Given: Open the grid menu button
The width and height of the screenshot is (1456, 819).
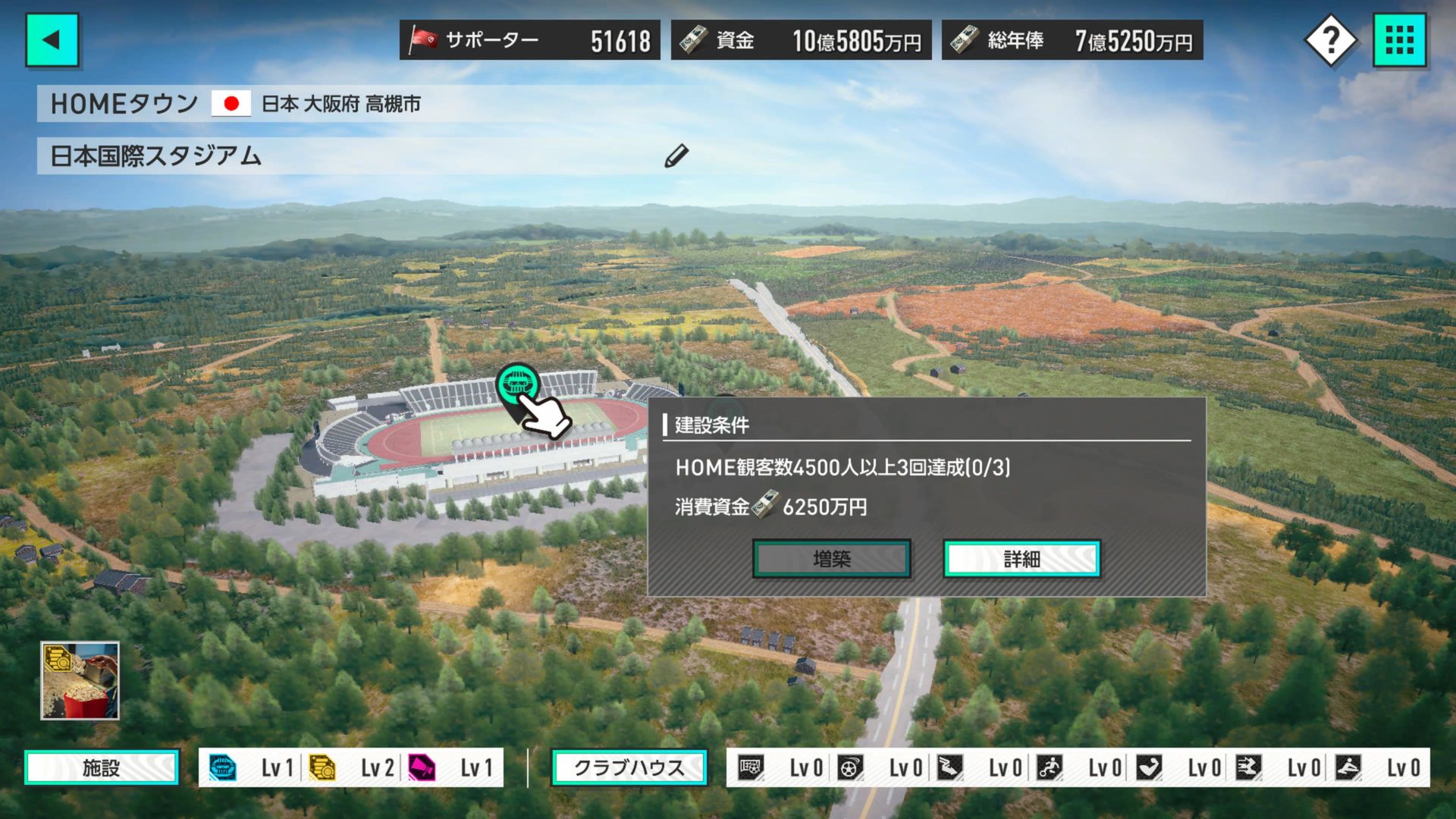Looking at the screenshot, I should [x=1399, y=40].
